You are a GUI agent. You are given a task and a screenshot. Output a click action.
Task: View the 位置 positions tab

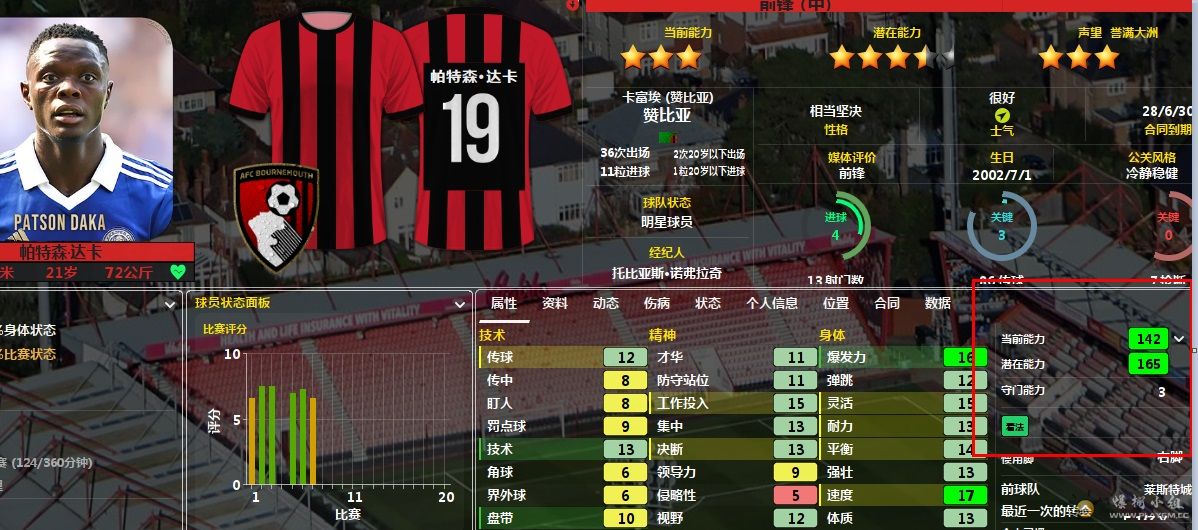click(836, 304)
